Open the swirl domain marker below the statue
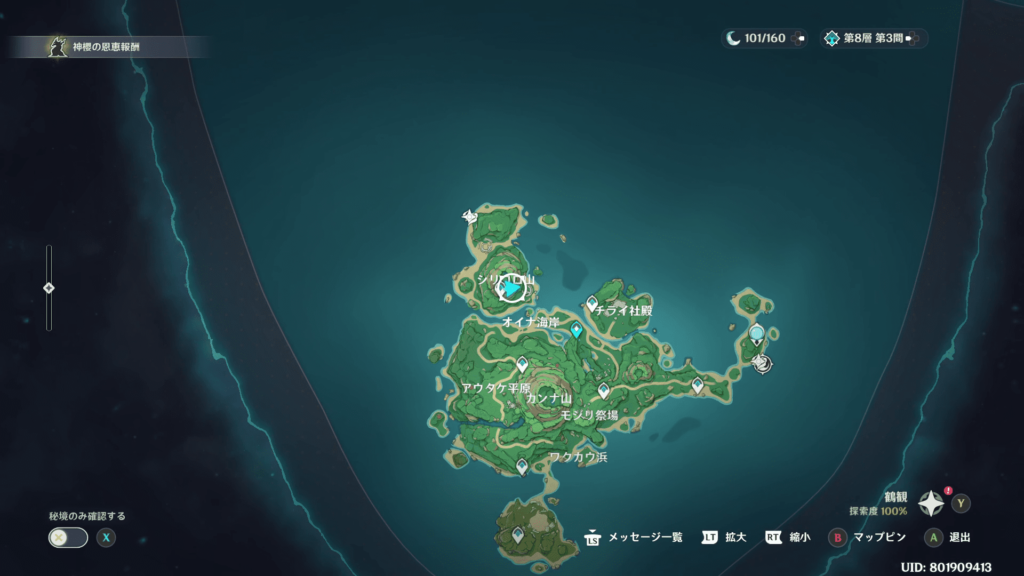The height and width of the screenshot is (576, 1024). pyautogui.click(x=762, y=363)
